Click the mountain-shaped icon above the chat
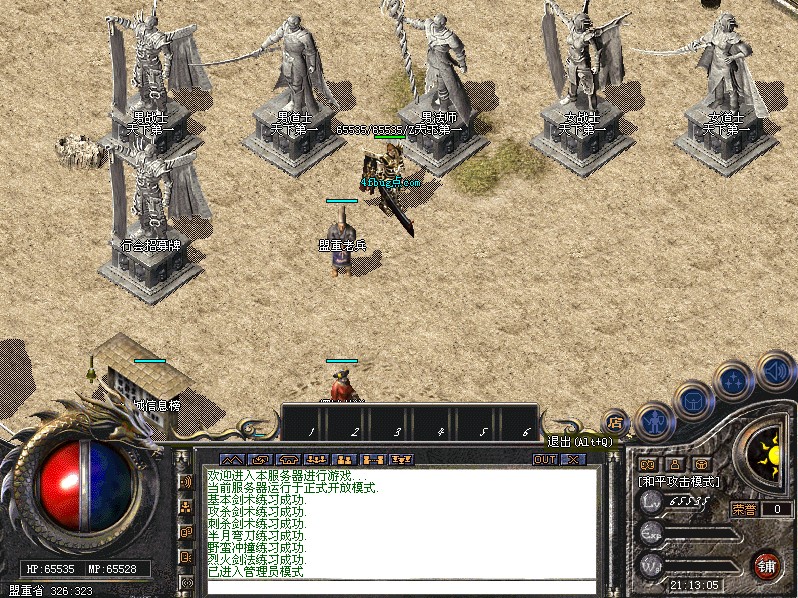The image size is (798, 598). [x=232, y=460]
